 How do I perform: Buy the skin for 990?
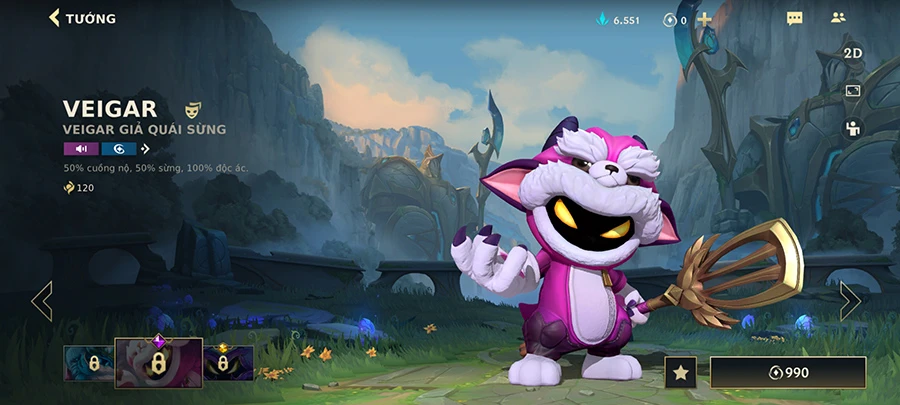coord(788,372)
